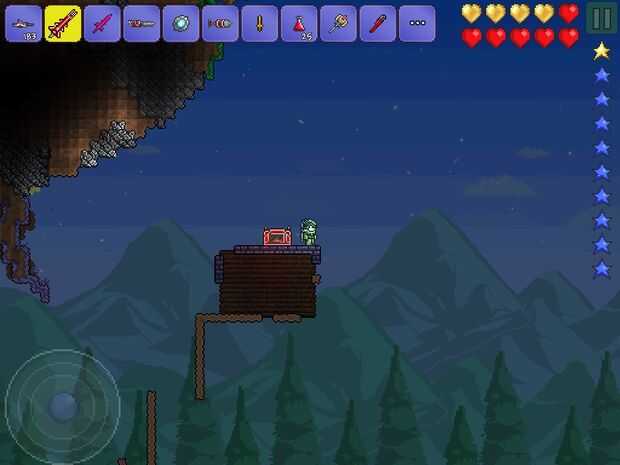The height and width of the screenshot is (465, 620).
Task: Equip the torch hotbar slot
Action: click(259, 23)
